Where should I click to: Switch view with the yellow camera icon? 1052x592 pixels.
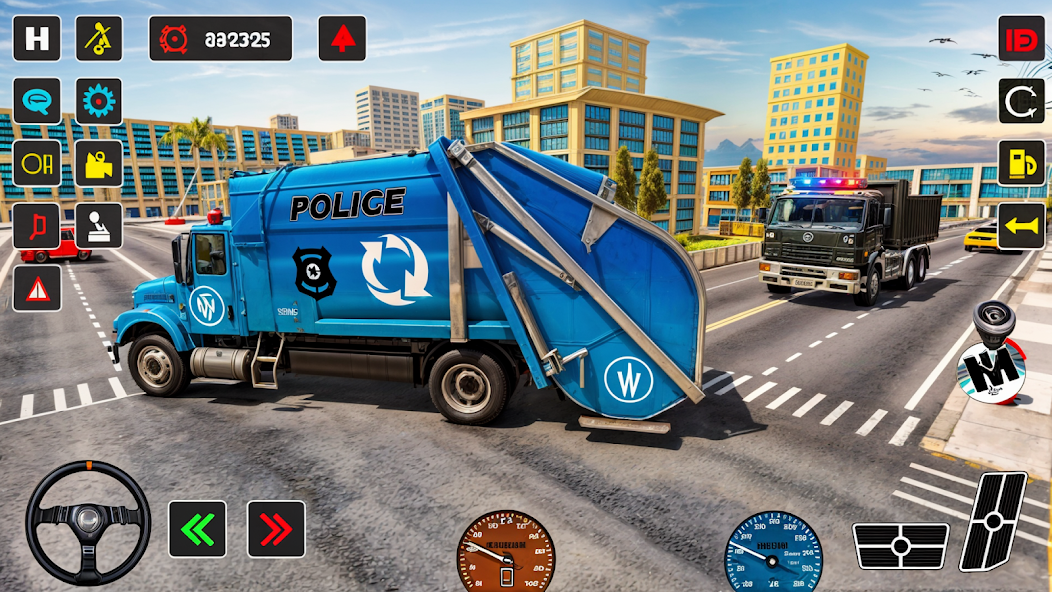[x=99, y=163]
